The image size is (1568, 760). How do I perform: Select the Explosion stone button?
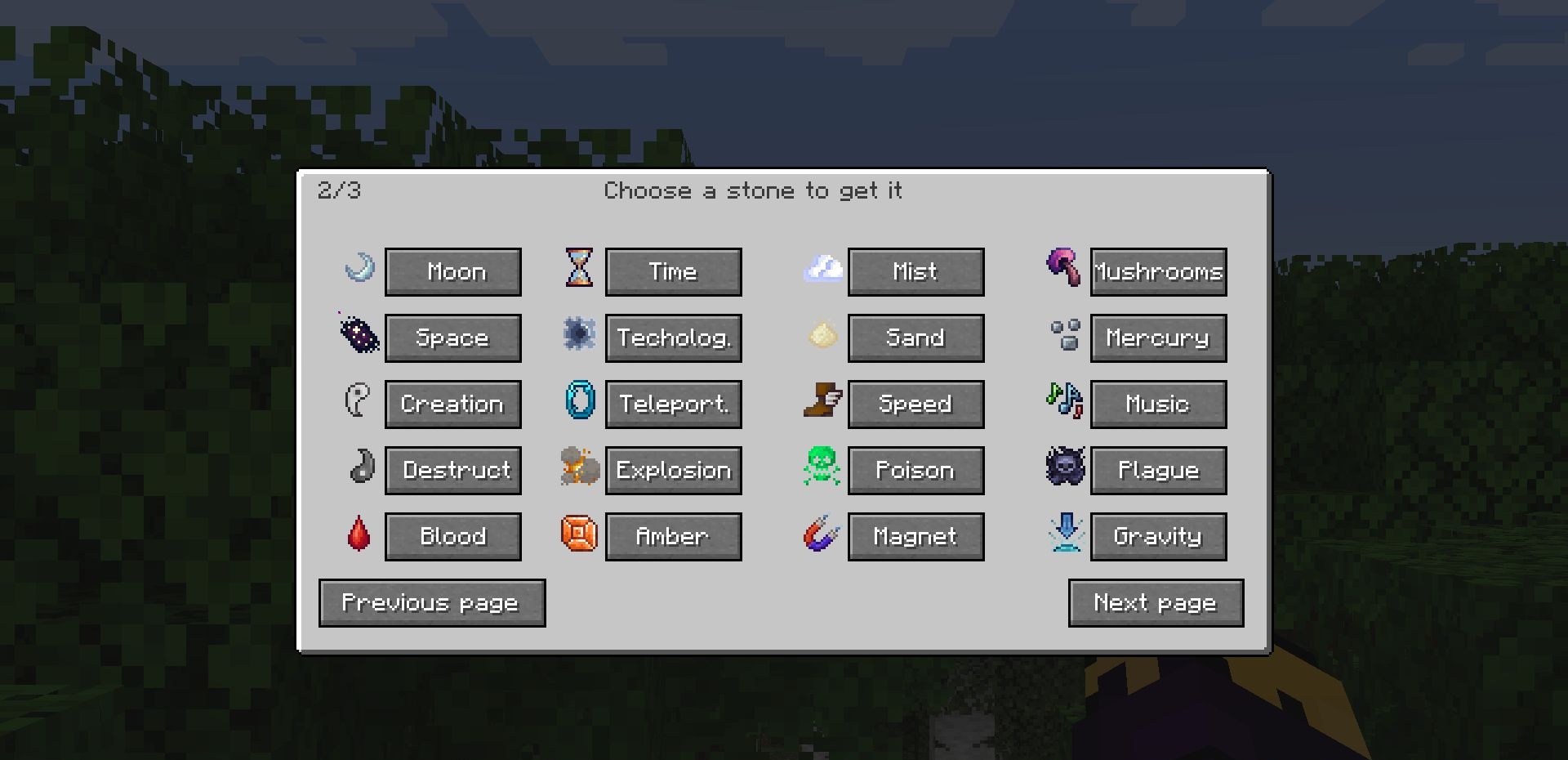tap(673, 470)
